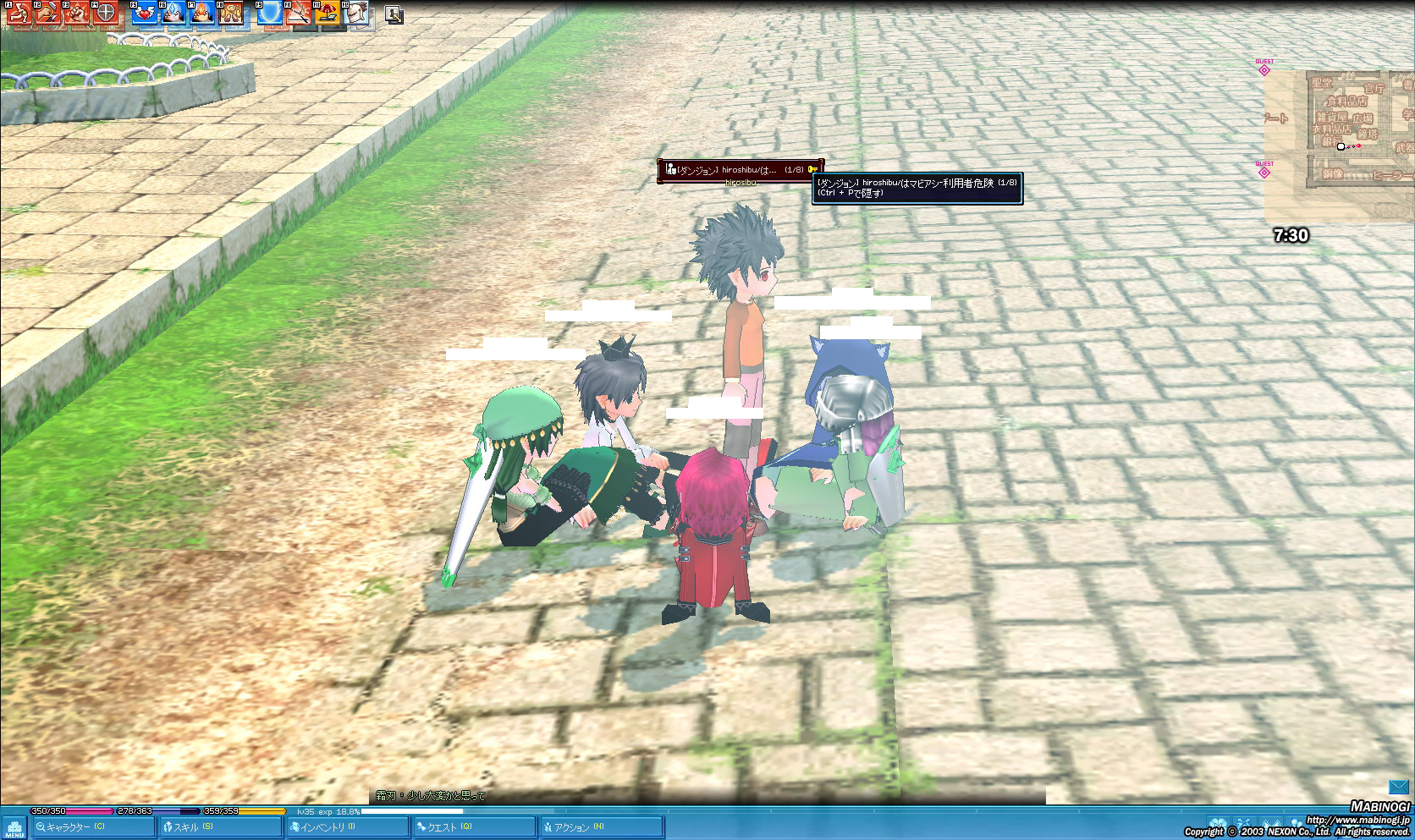Use the F8 golden golem skill
The width and height of the screenshot is (1415, 840).
tap(231, 13)
